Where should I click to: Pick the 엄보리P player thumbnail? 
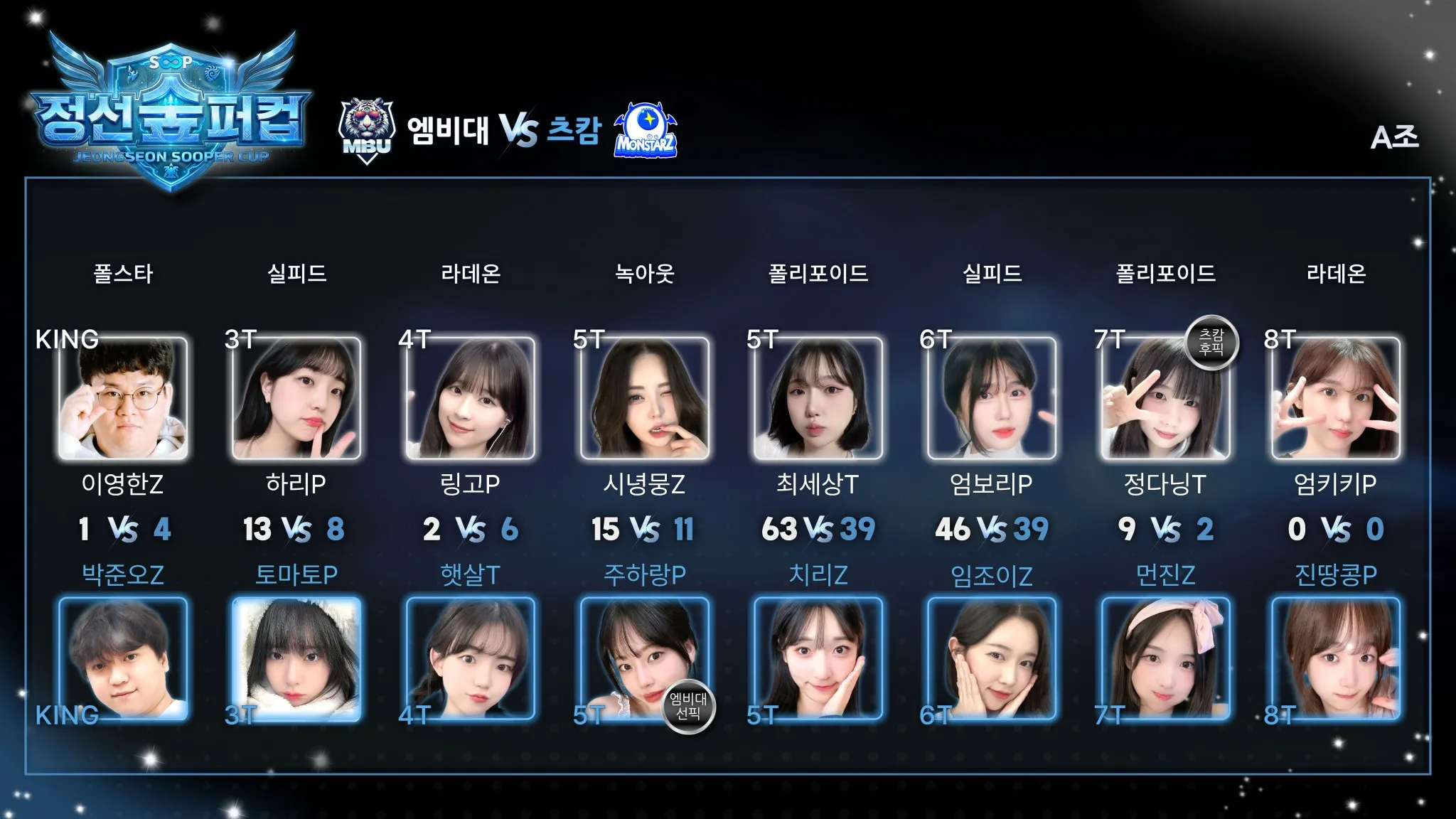pyautogui.click(x=991, y=398)
